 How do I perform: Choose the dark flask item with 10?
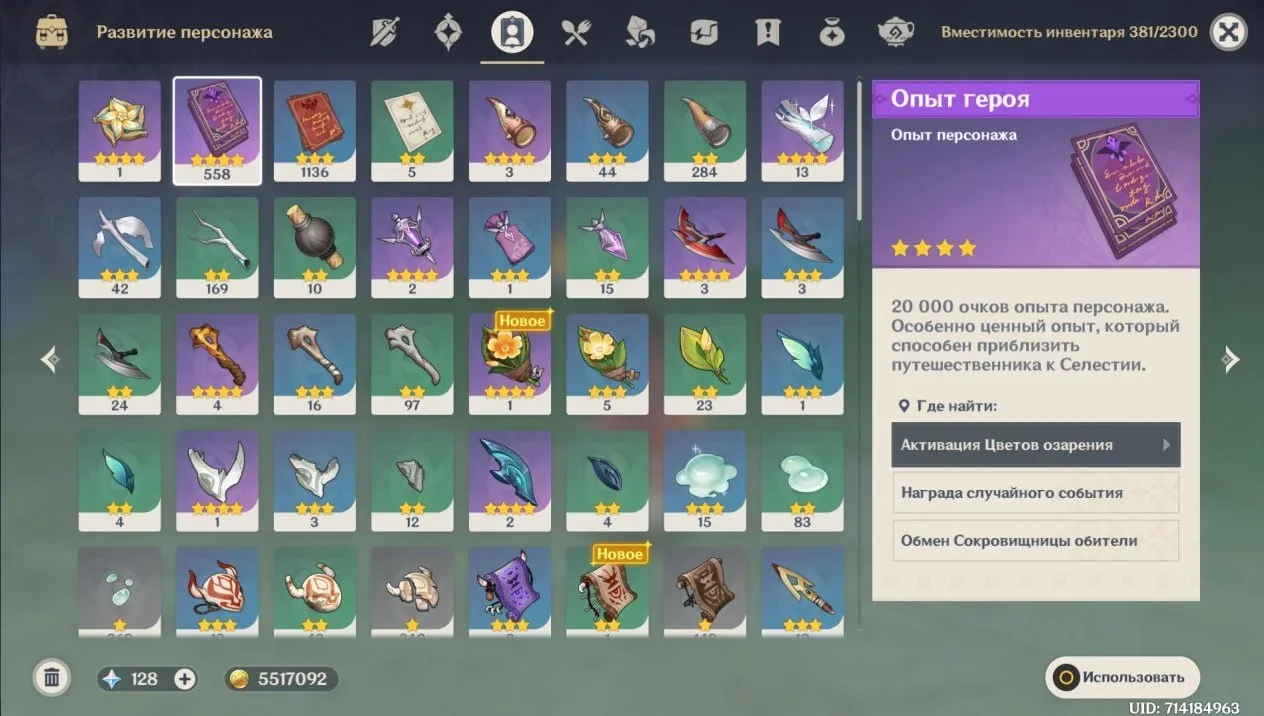coord(314,247)
